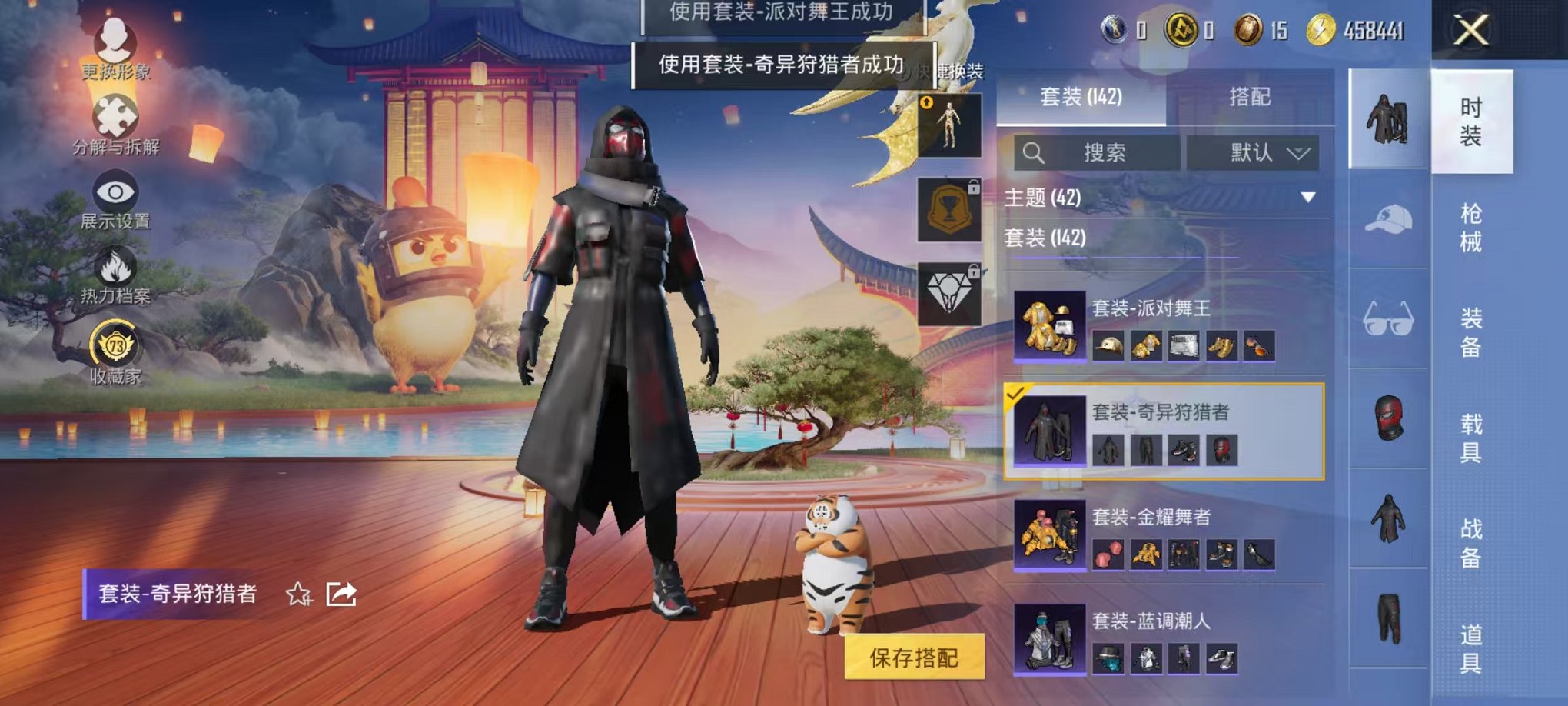Collapse the 主题 (42) section
Viewport: 1568px width, 706px height.
(1306, 195)
